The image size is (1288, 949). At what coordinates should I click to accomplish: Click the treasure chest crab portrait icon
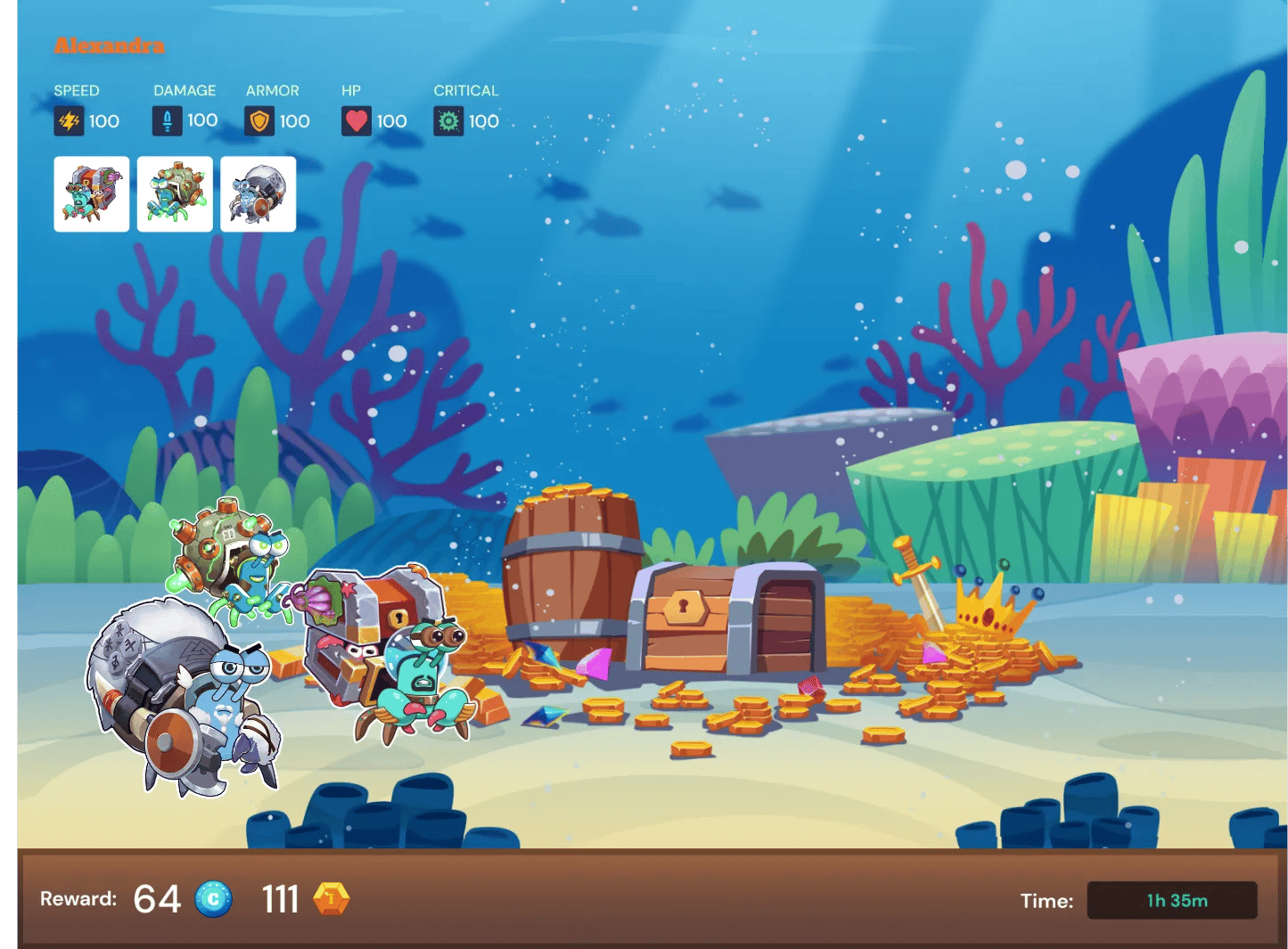(91, 194)
